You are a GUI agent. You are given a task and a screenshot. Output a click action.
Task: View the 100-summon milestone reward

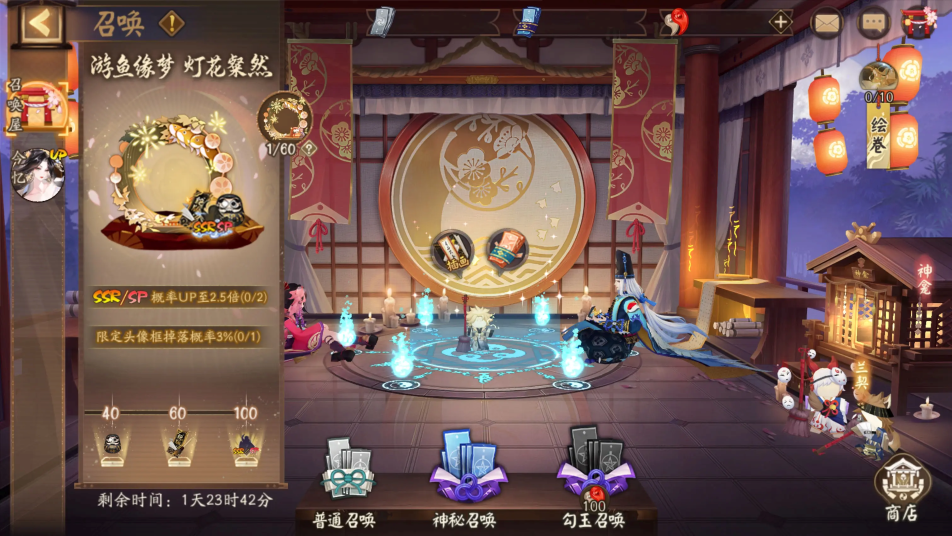(244, 441)
